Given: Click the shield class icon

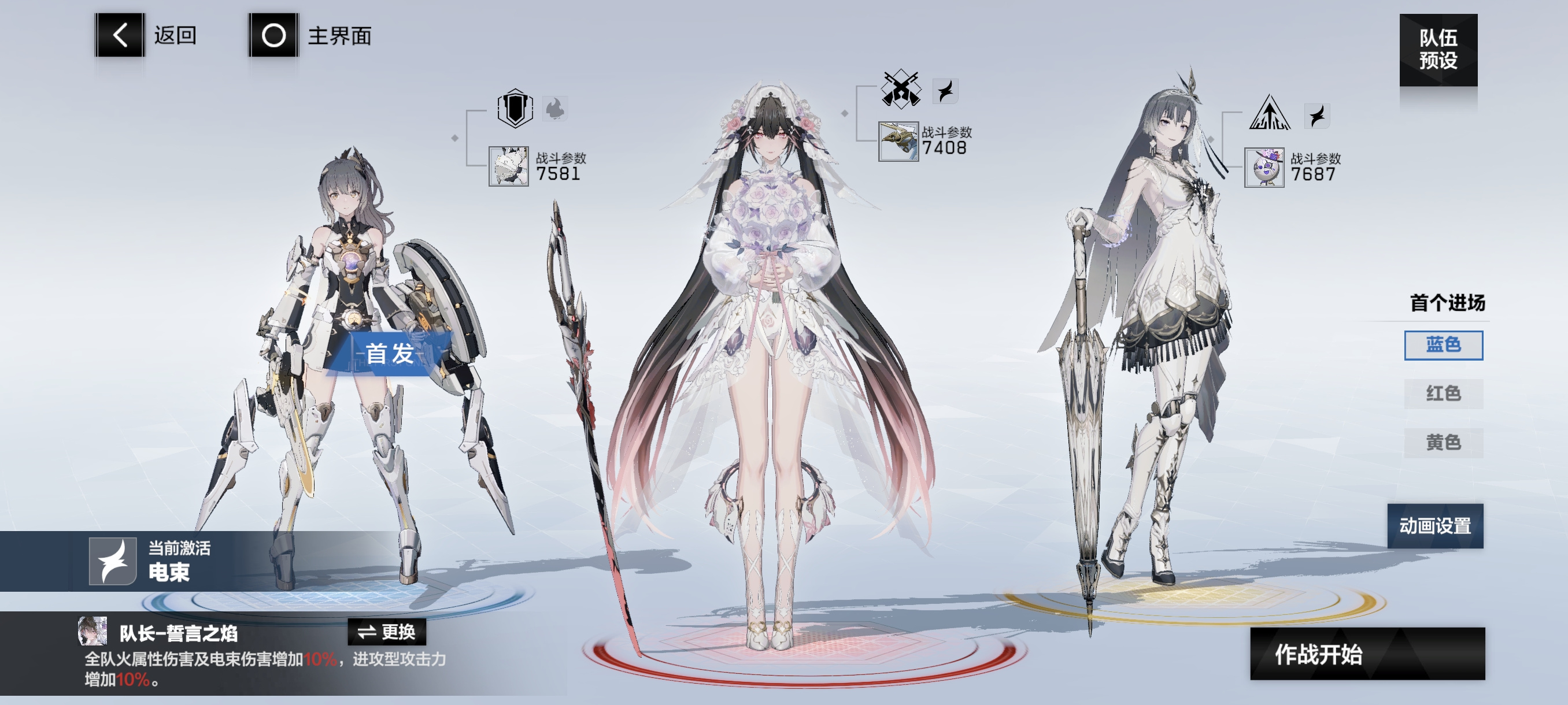Looking at the screenshot, I should pyautogui.click(x=515, y=109).
